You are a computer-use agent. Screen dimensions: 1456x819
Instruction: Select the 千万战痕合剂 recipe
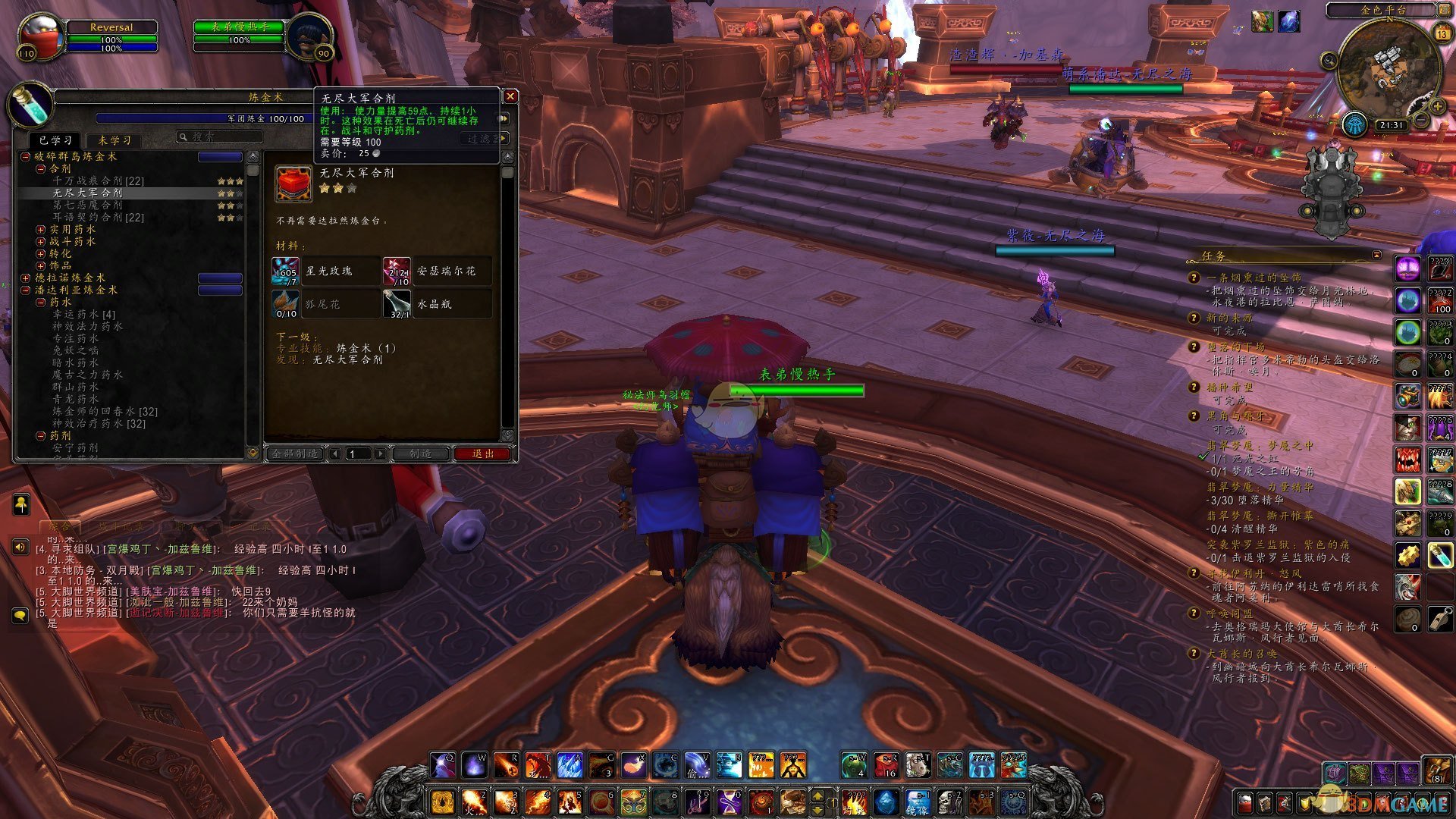98,181
